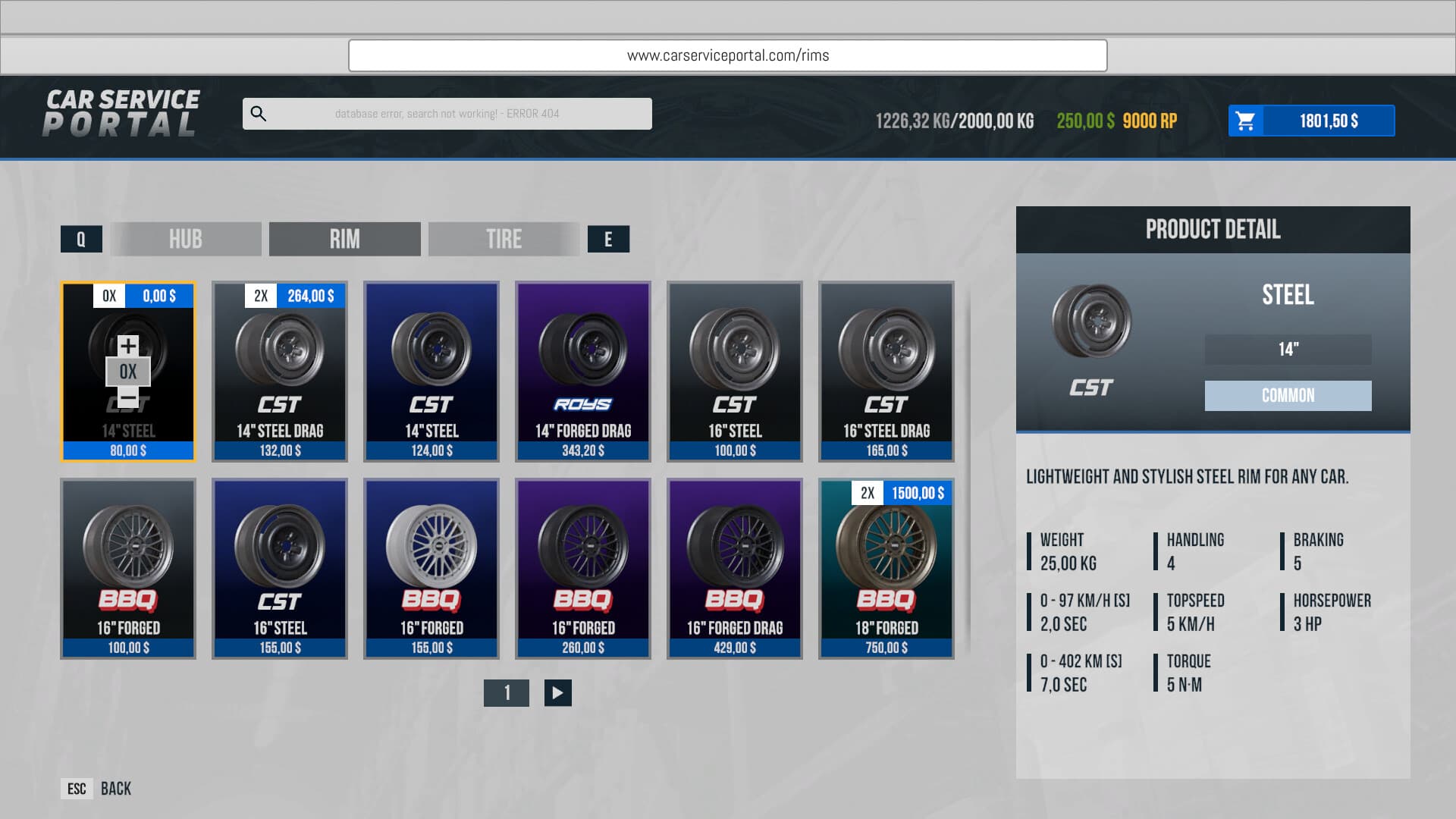
Task: Select the BBQ 16" Forged Drag rim
Action: pos(734,569)
